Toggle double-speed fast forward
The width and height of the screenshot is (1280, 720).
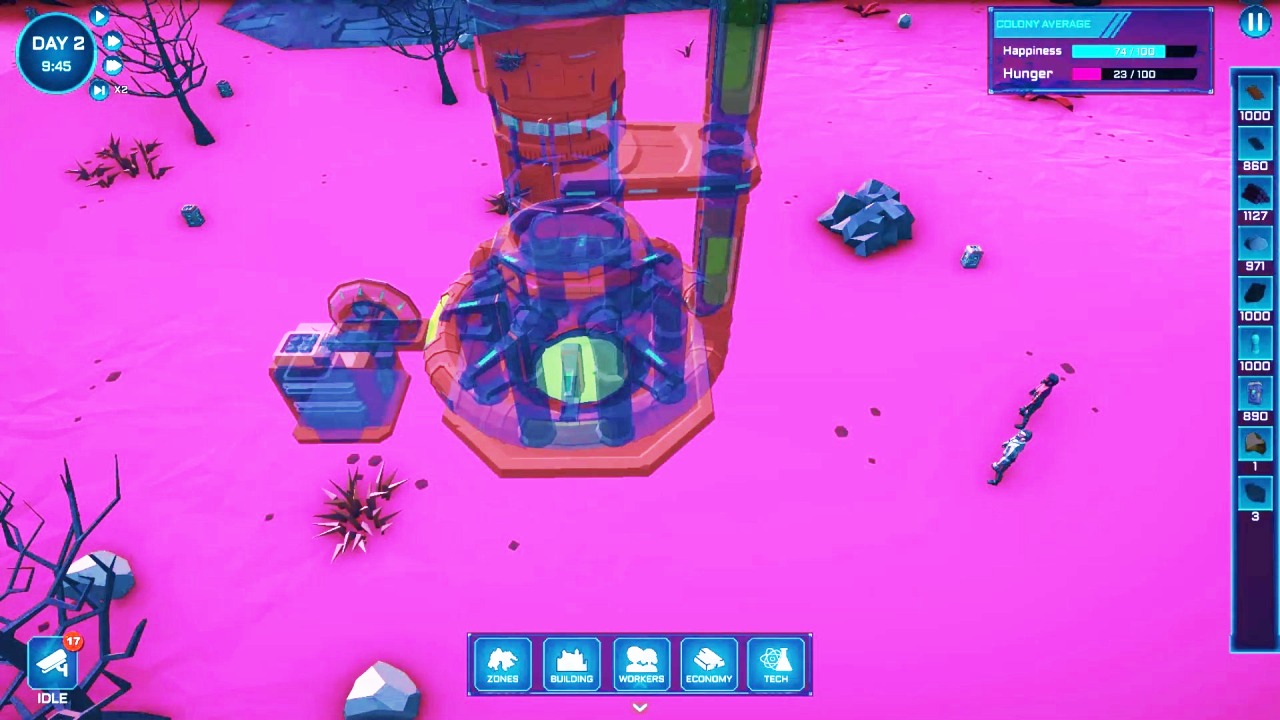[113, 42]
